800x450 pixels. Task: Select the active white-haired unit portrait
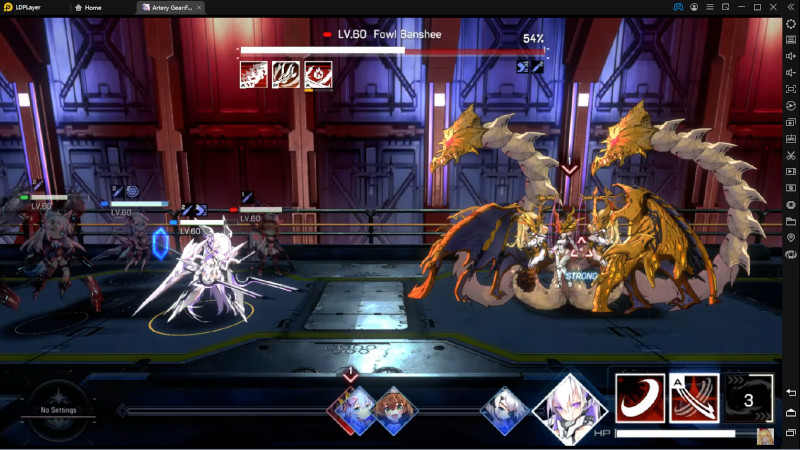569,408
